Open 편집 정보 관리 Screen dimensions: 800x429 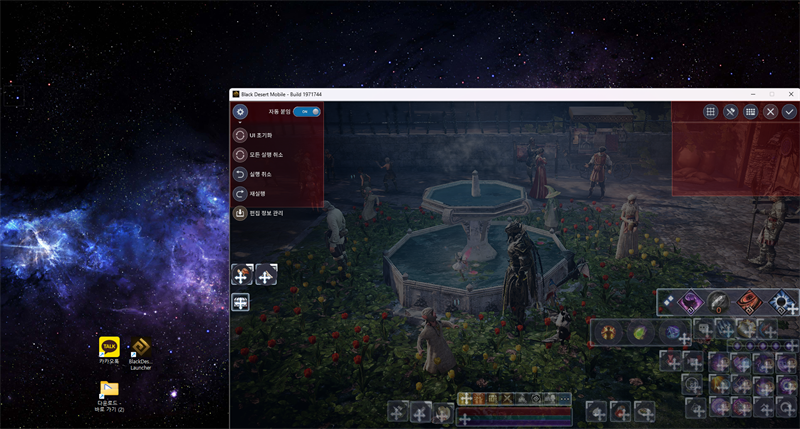click(240, 213)
